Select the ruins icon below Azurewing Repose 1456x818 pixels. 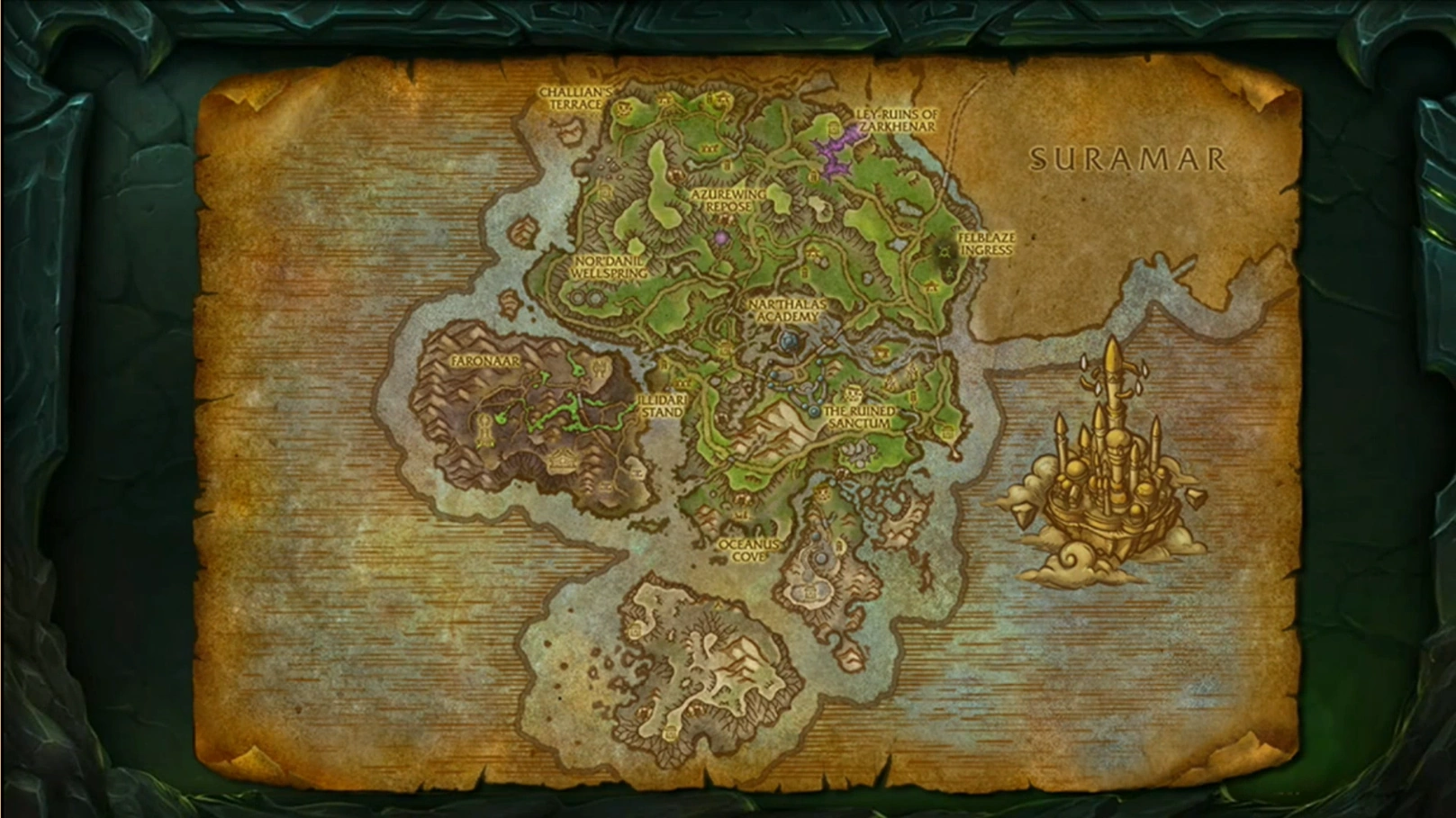click(x=727, y=218)
